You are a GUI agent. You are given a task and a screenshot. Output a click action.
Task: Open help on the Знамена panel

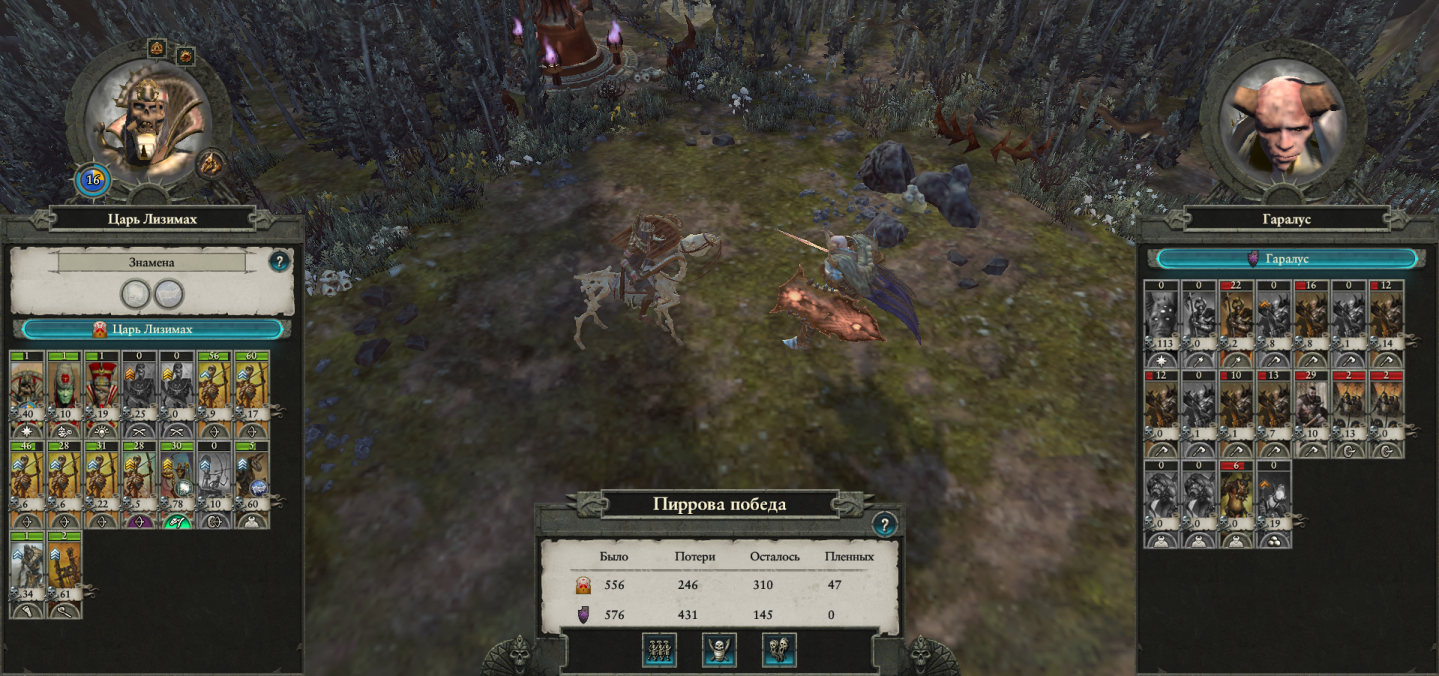coord(280,262)
